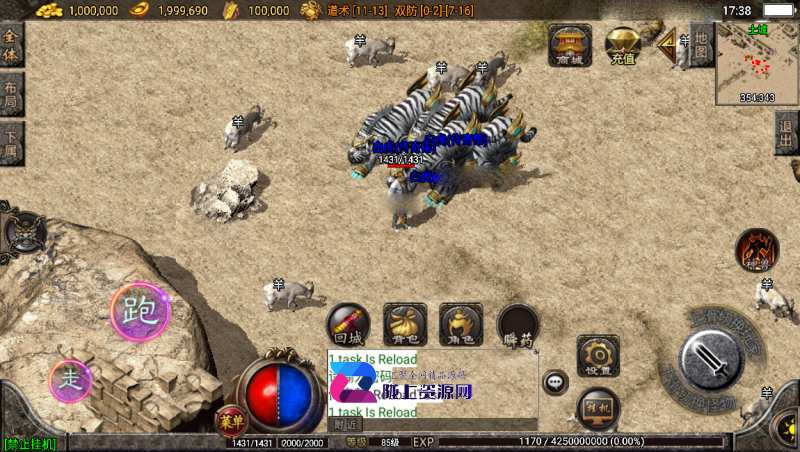Use the 回城 return-to-town scroll
Image resolution: width=800 pixels, height=452 pixels.
pyautogui.click(x=348, y=325)
